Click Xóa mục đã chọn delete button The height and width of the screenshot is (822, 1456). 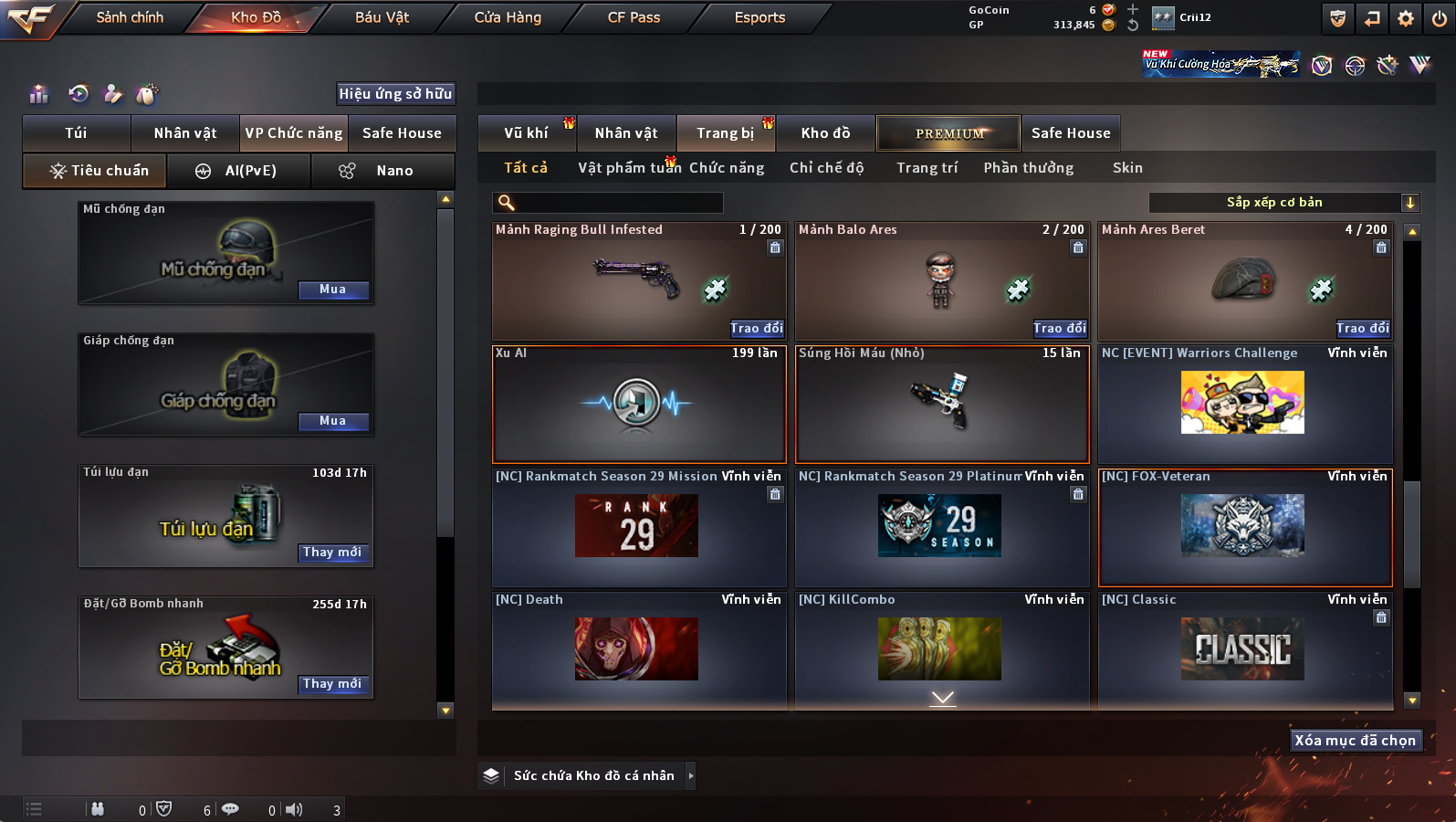1355,741
